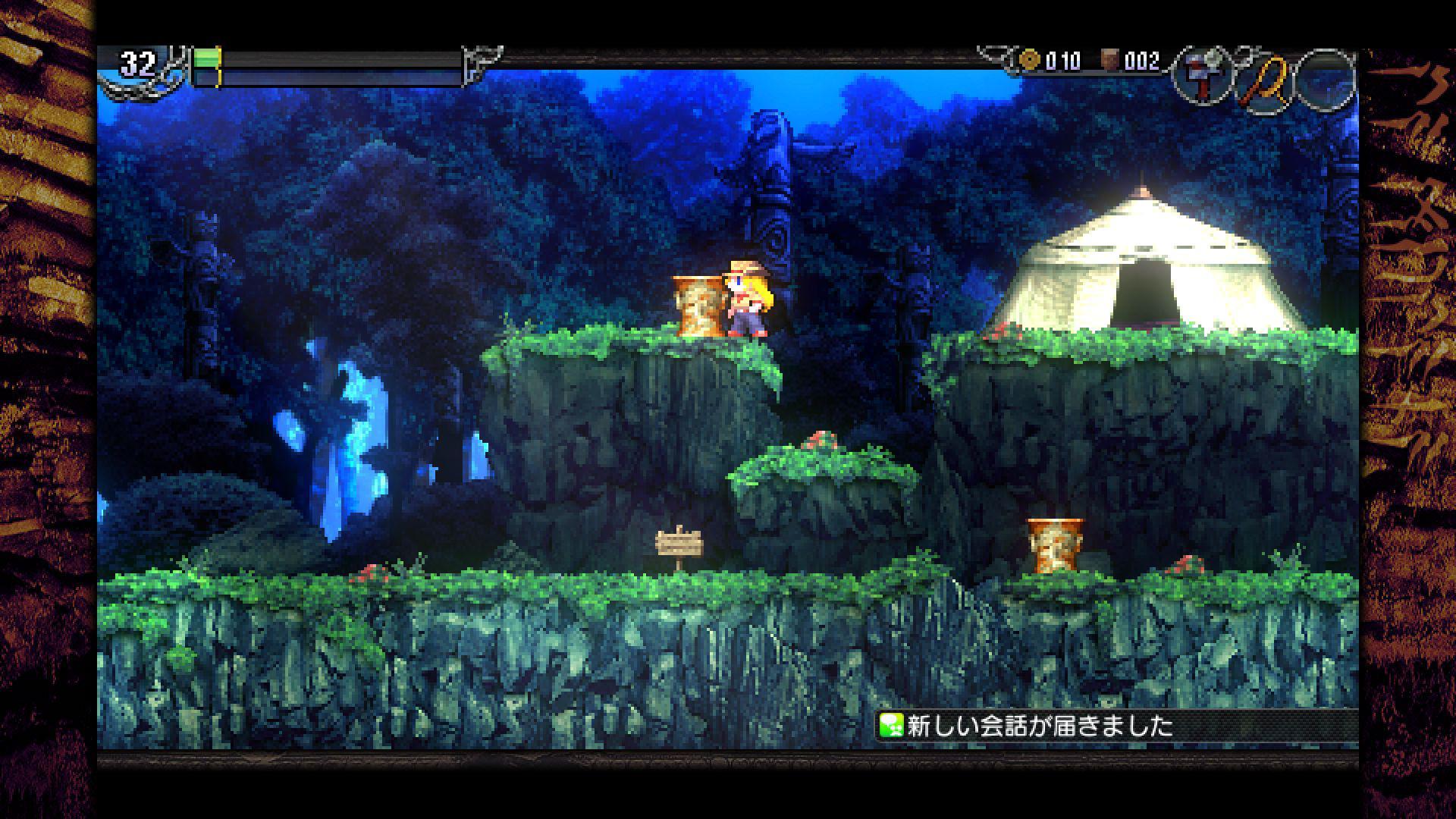Click the weight counter icon showing 002
Image resolution: width=1456 pixels, height=819 pixels.
pos(1110,59)
